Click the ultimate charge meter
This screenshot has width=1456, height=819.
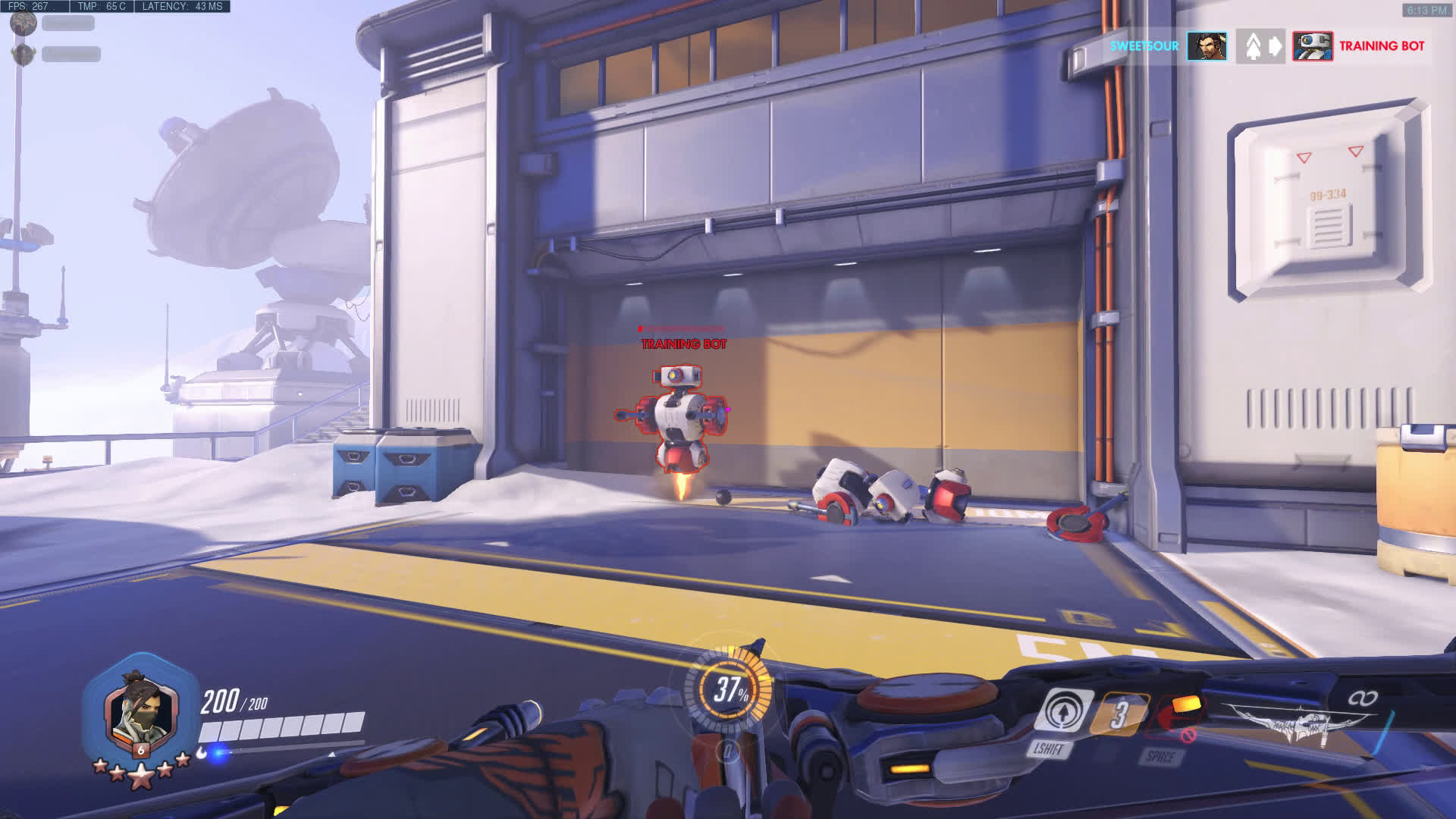pos(730,689)
